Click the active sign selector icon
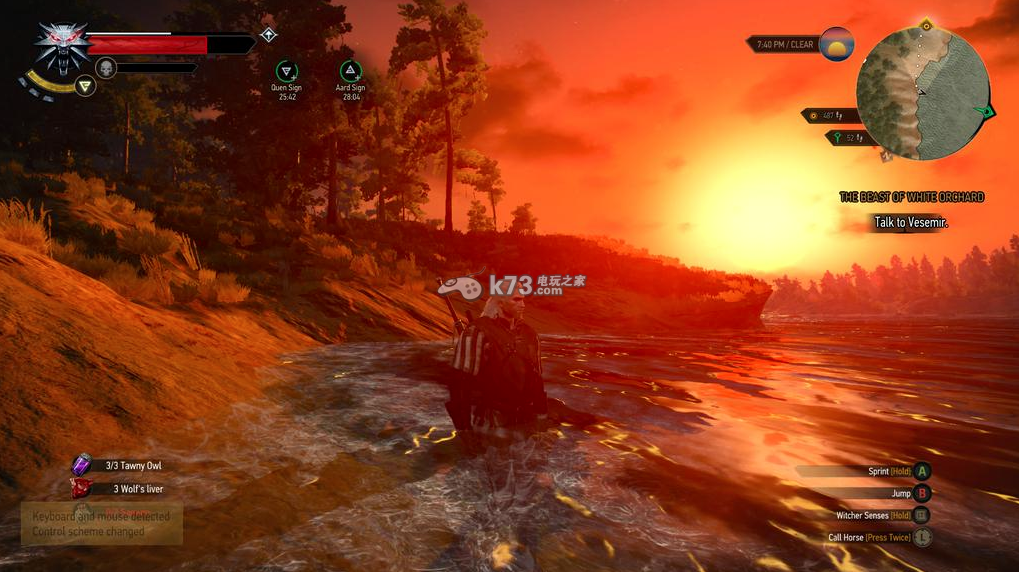 click(86, 86)
